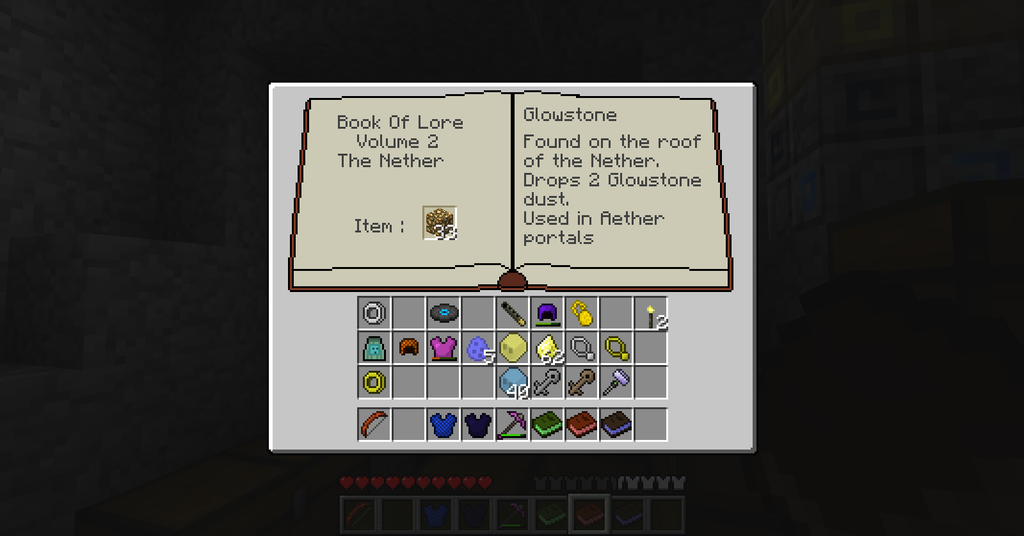Screen dimensions: 1024x536
Task: Select the bronze key
Action: pyautogui.click(x=582, y=382)
